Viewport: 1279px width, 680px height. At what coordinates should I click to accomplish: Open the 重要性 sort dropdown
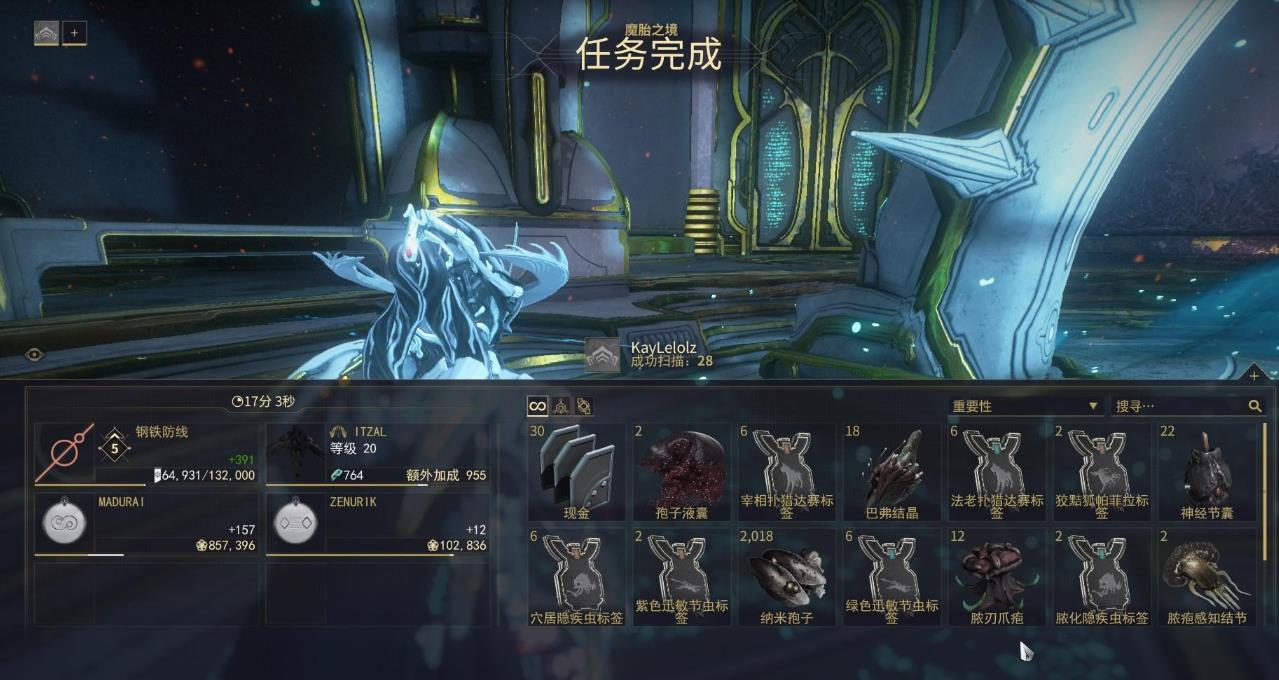click(1025, 406)
